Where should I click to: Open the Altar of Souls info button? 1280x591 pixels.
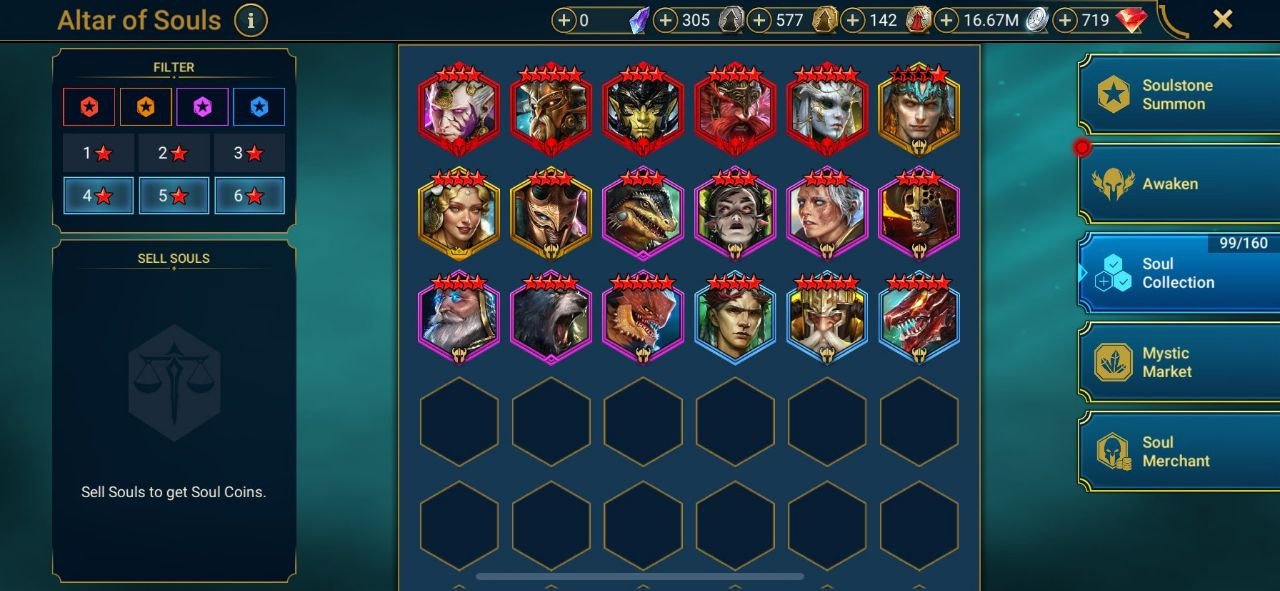pyautogui.click(x=250, y=19)
